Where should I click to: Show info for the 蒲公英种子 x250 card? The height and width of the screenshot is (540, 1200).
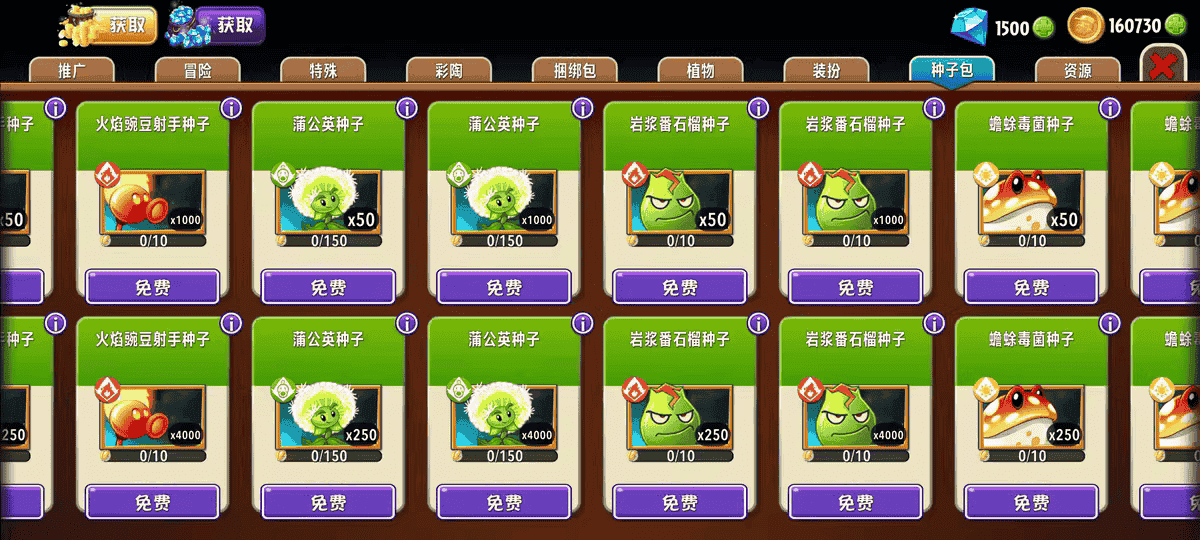coord(407,323)
